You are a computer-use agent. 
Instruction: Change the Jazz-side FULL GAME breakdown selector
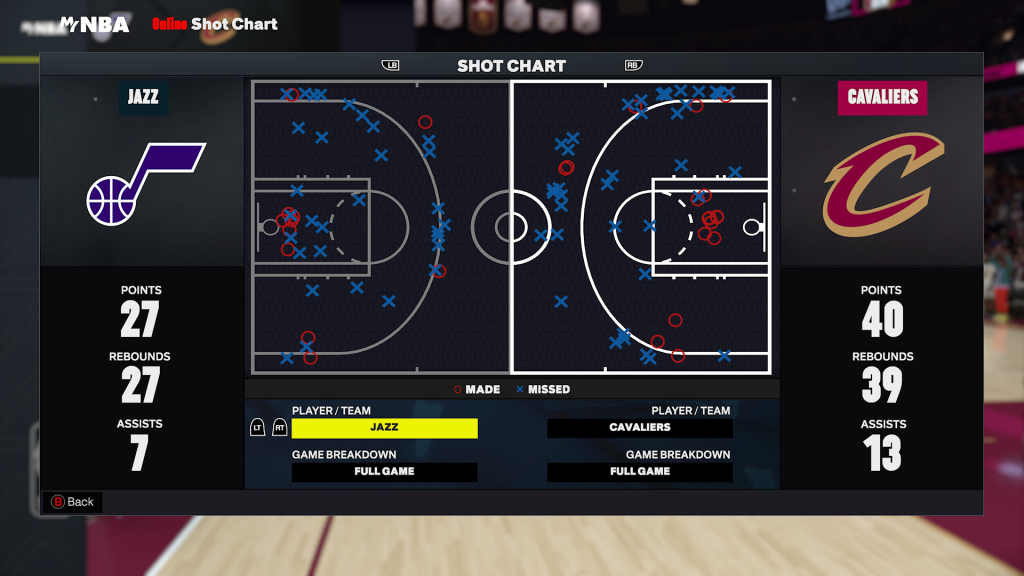click(384, 472)
